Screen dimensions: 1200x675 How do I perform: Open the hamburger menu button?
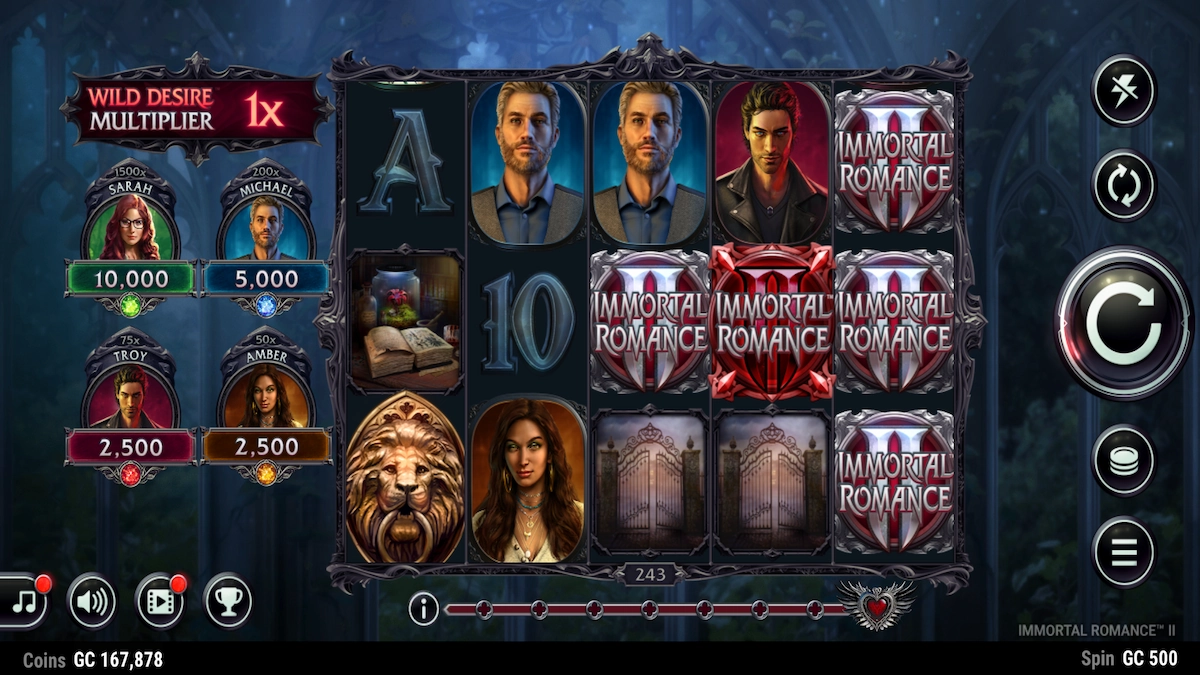point(1123,552)
